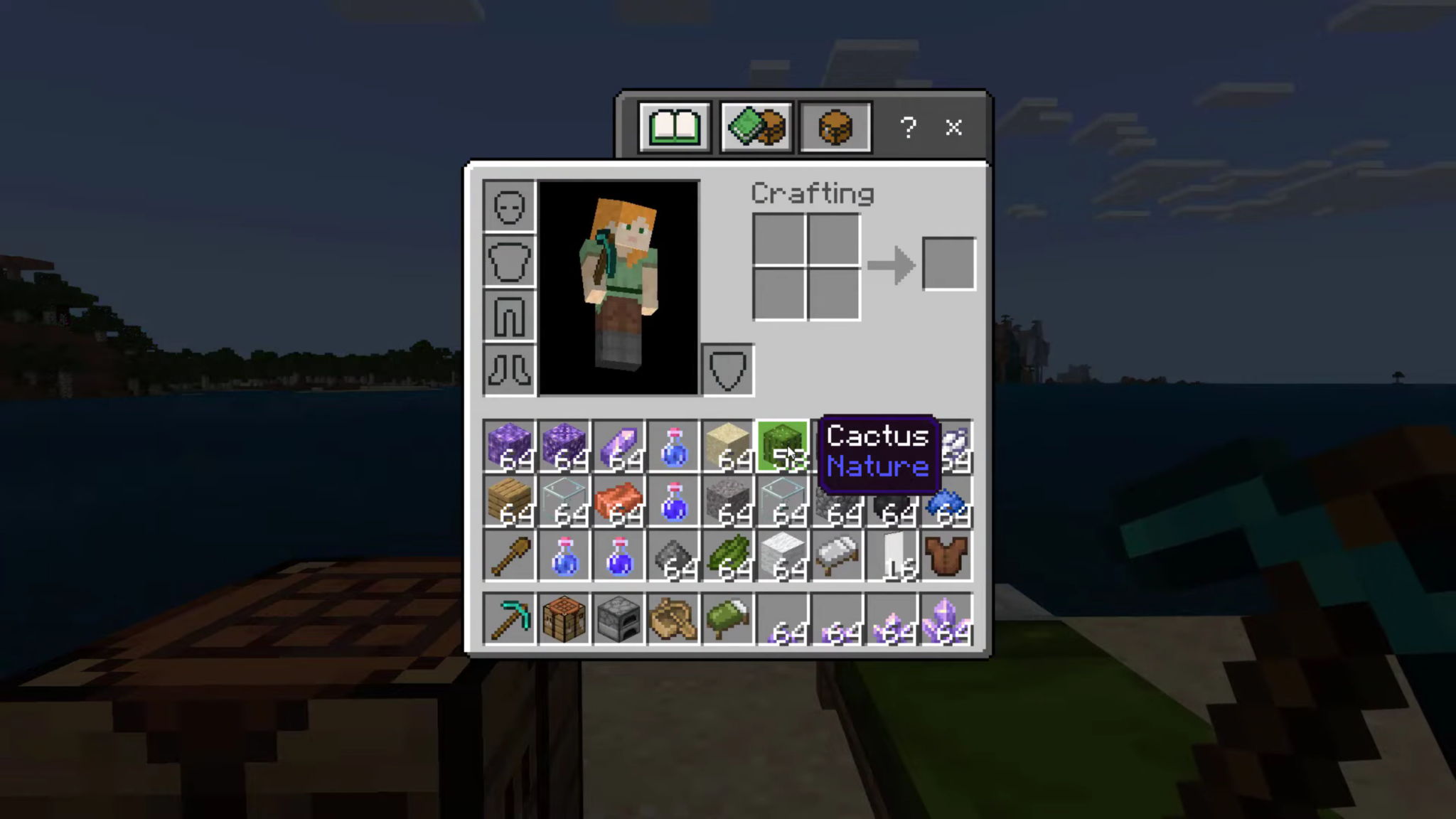Viewport: 1456px width, 819px height.
Task: Open the recipe book tab
Action: [x=674, y=127]
